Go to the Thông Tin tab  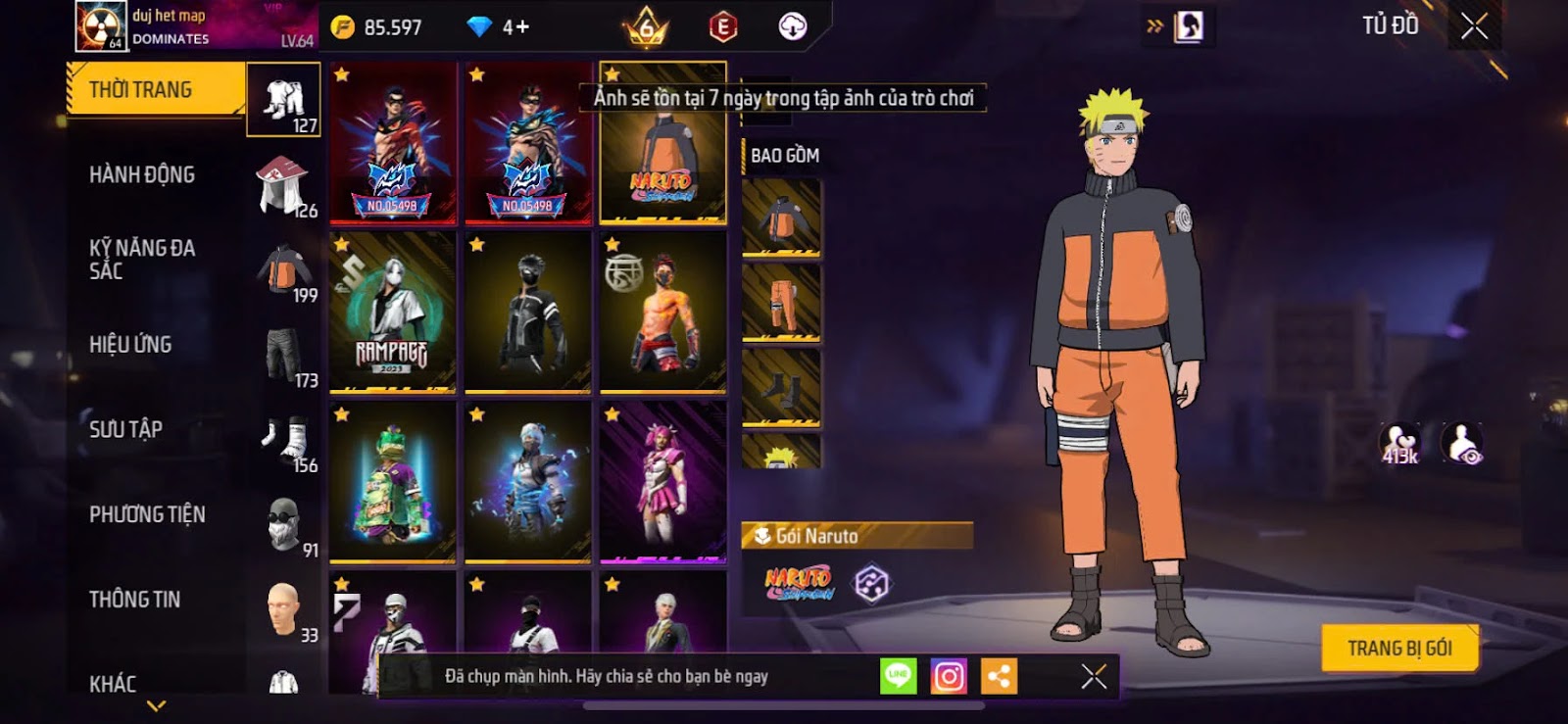tap(134, 600)
